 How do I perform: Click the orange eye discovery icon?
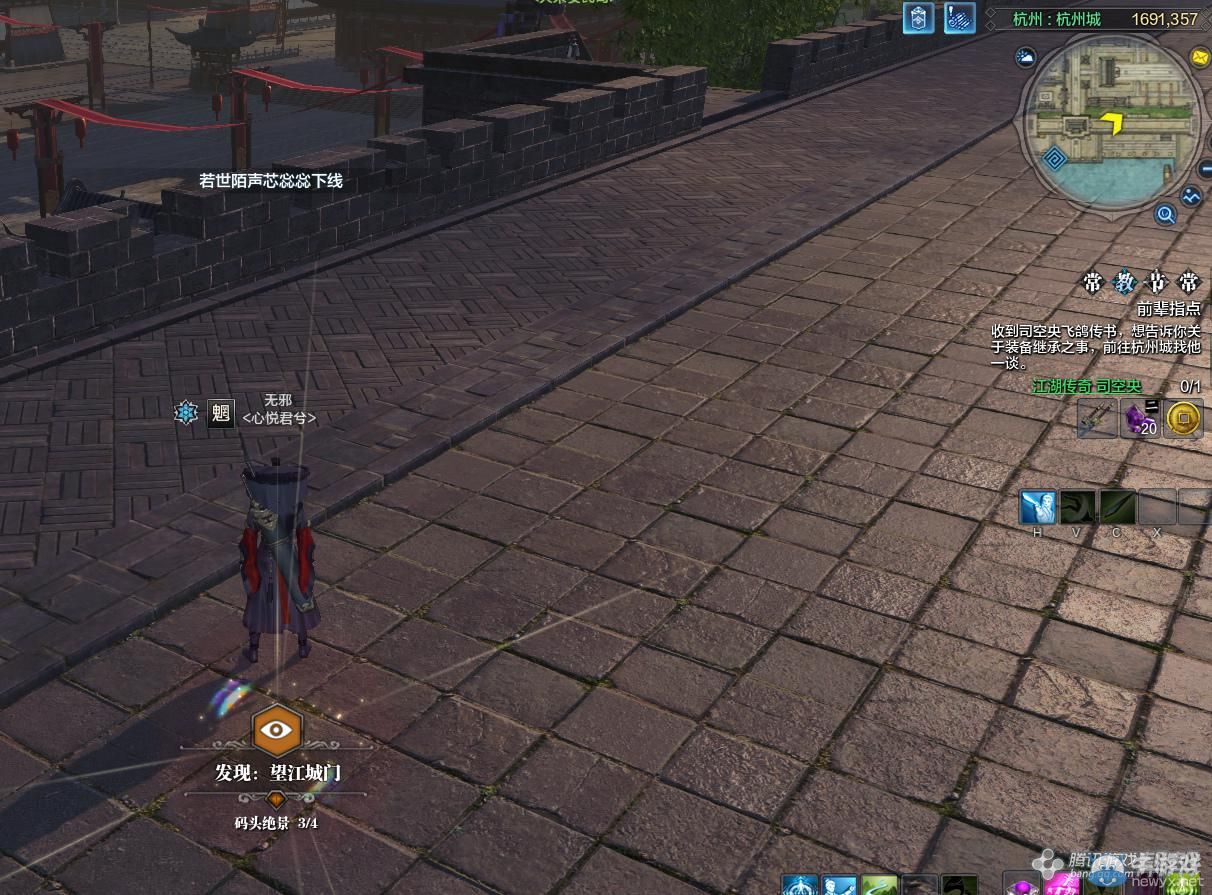276,729
